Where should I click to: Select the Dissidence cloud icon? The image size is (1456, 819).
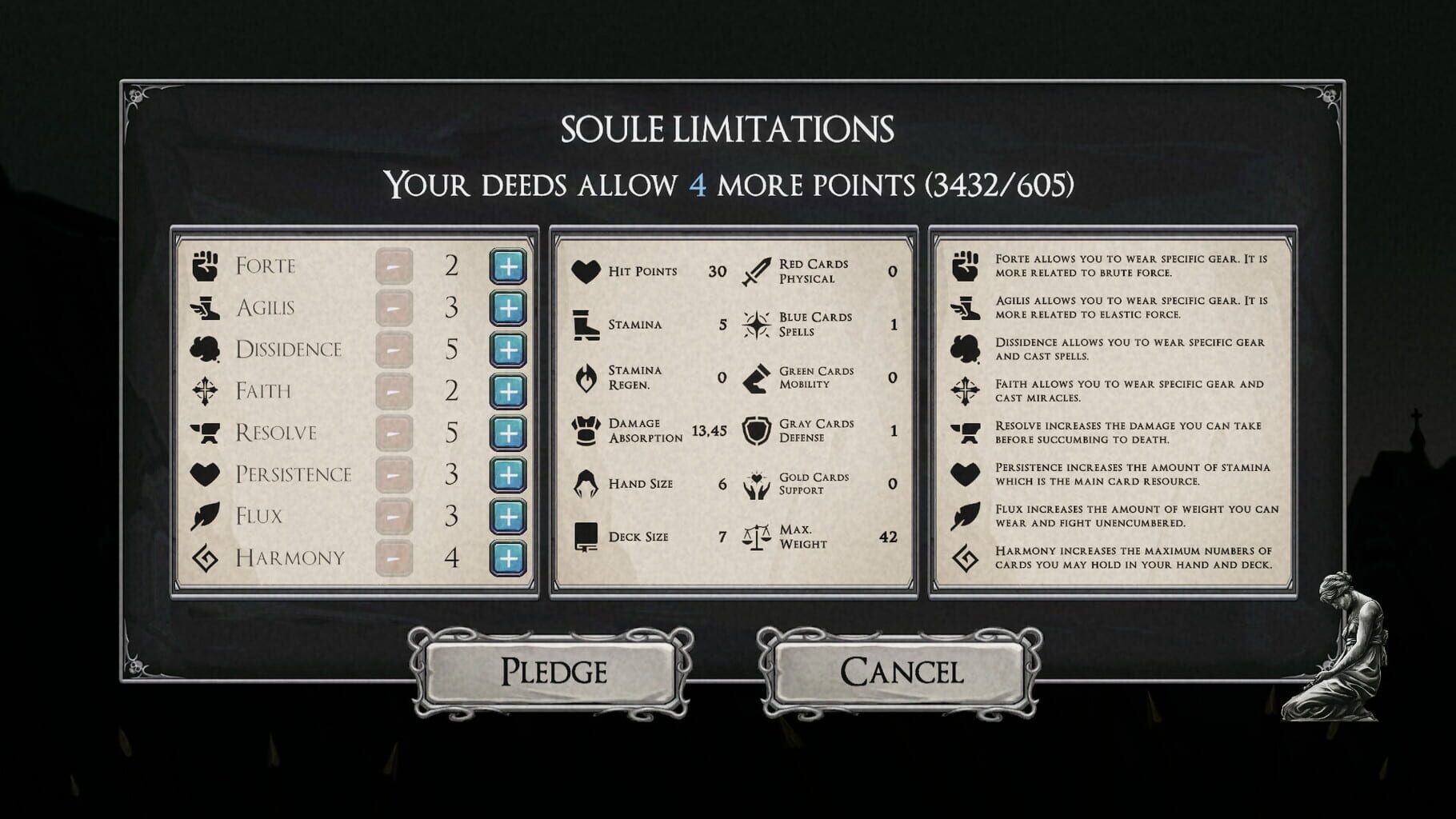[x=204, y=348]
